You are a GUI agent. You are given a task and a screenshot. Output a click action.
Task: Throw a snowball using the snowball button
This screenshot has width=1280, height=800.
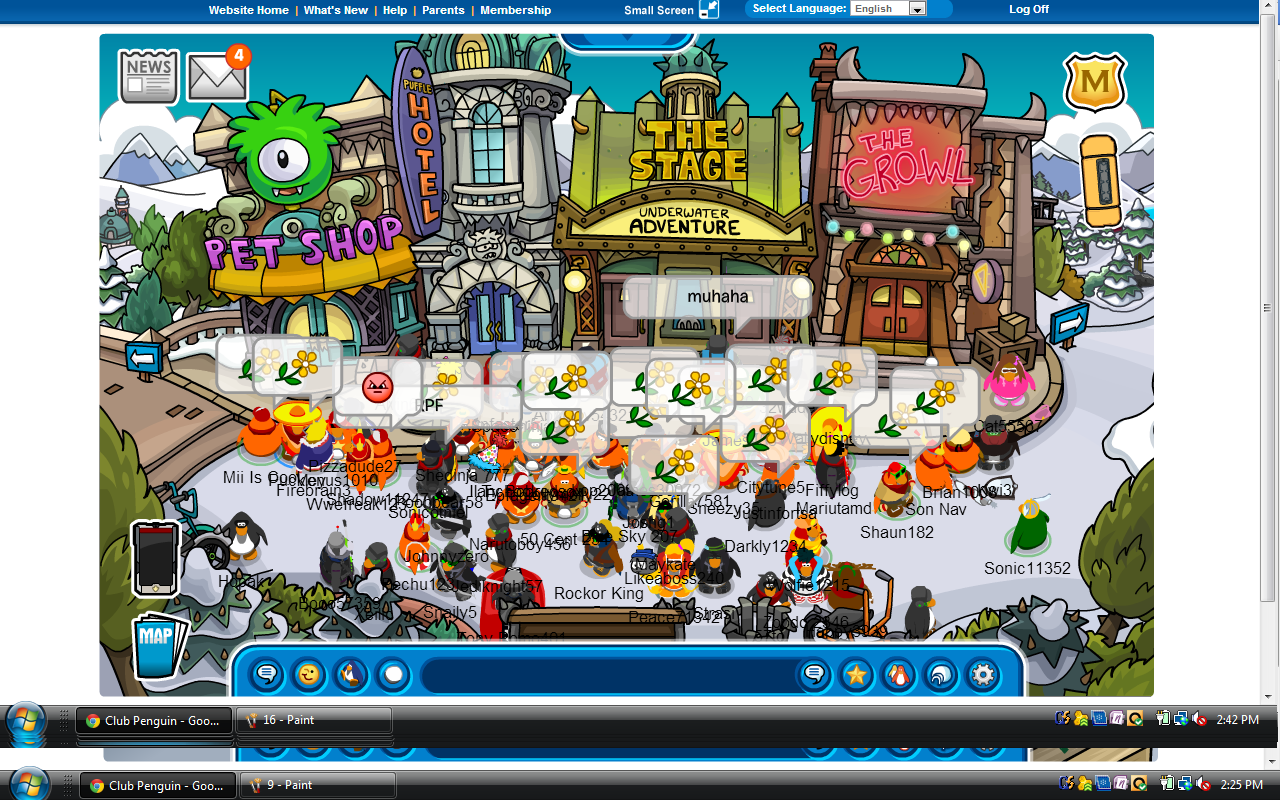[393, 675]
